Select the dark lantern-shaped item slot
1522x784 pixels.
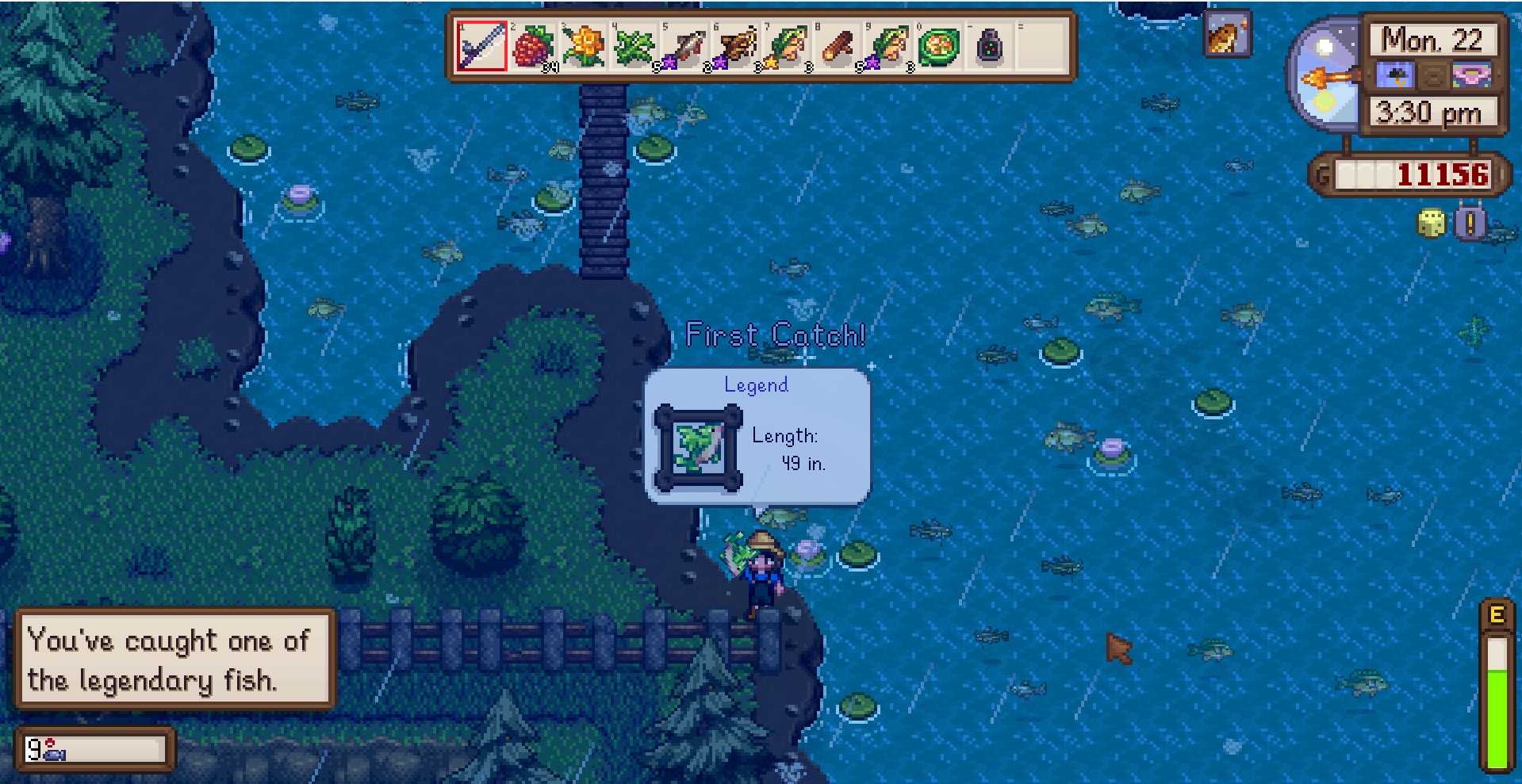[x=989, y=46]
